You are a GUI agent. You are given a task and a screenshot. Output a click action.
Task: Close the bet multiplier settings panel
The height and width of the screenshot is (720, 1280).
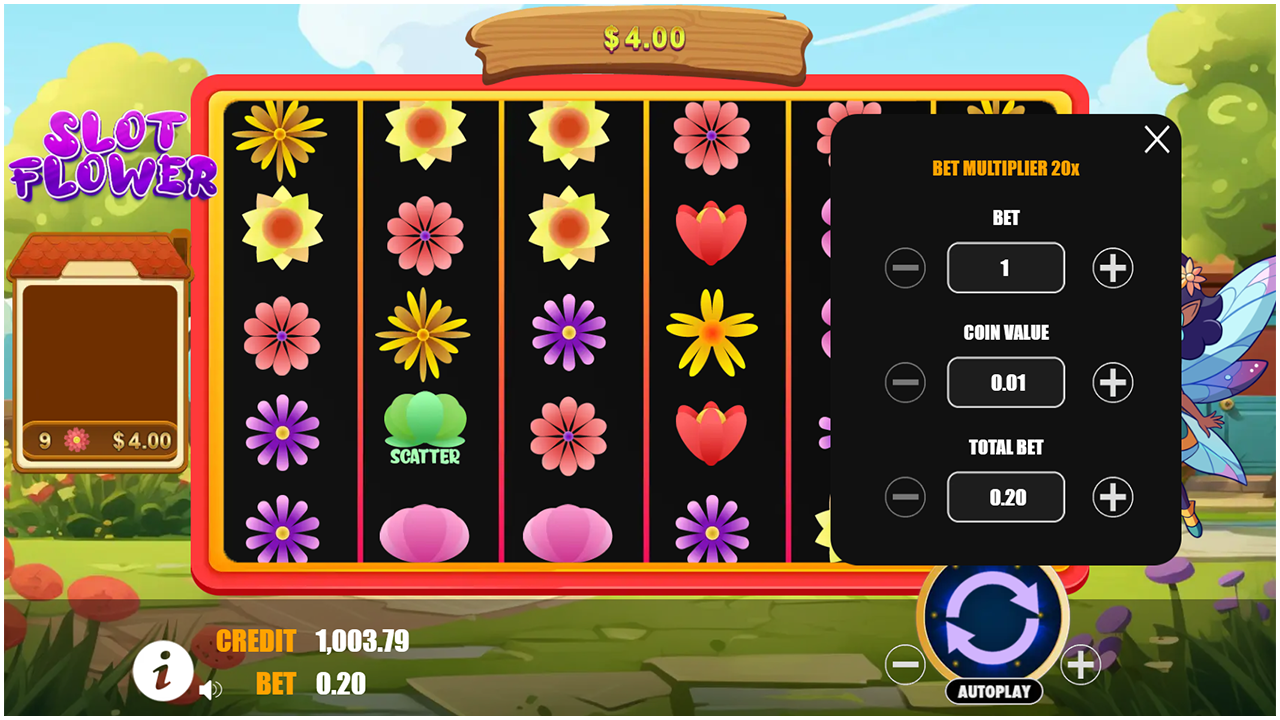[x=1156, y=140]
